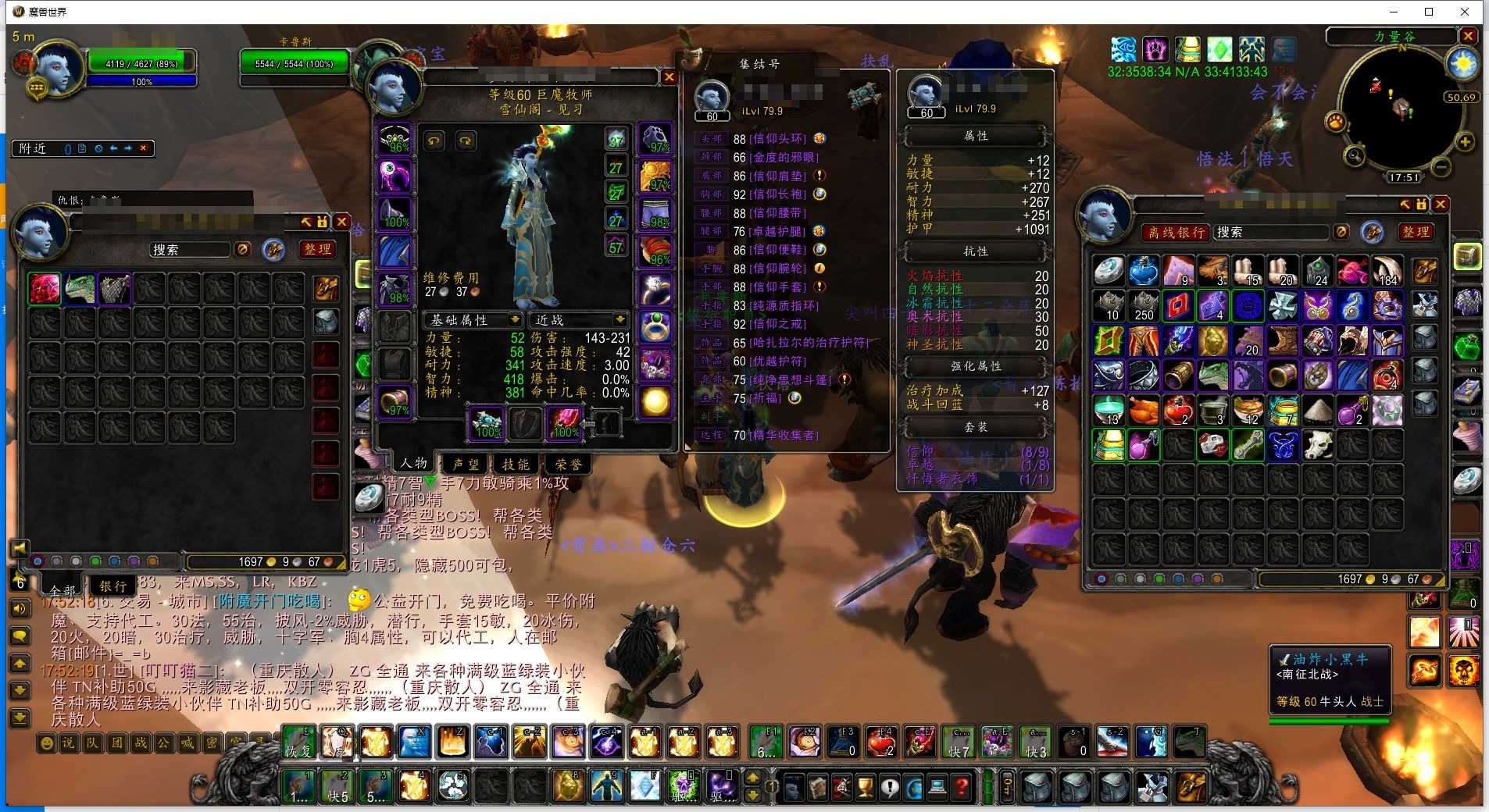Click the 信仰头环 entry in the gear list
This screenshot has width=1489, height=812.
777,139
